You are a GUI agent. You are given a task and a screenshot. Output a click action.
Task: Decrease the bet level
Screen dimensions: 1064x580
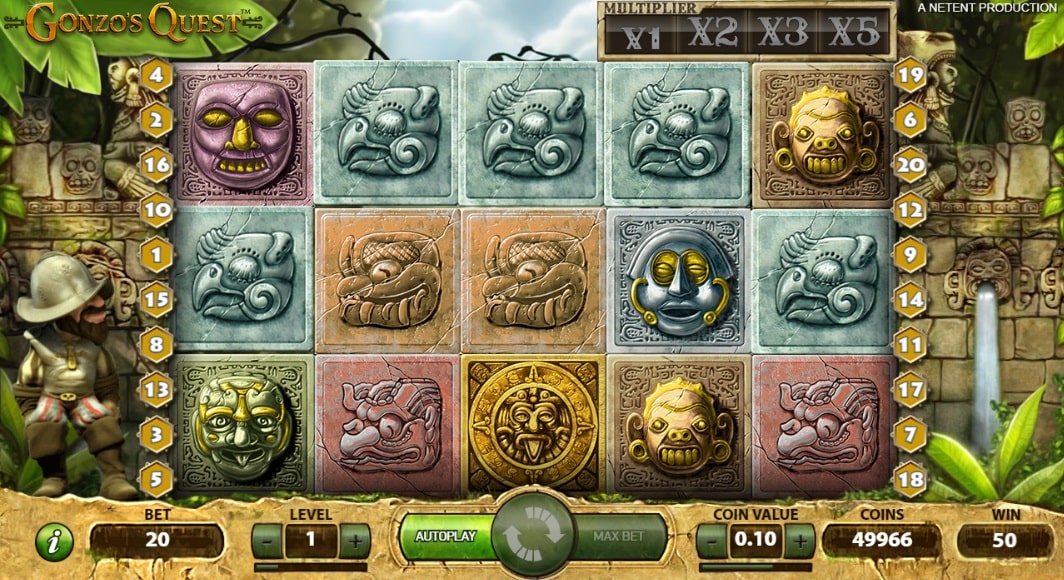point(267,541)
